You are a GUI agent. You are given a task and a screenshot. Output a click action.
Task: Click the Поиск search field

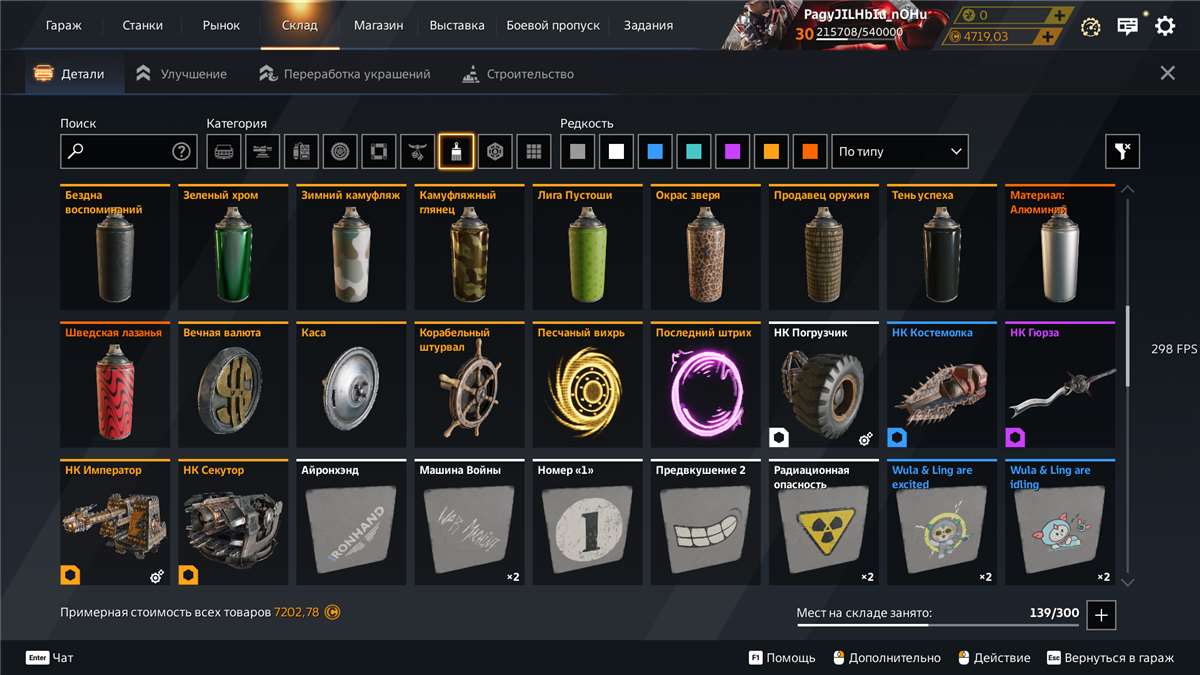point(118,152)
